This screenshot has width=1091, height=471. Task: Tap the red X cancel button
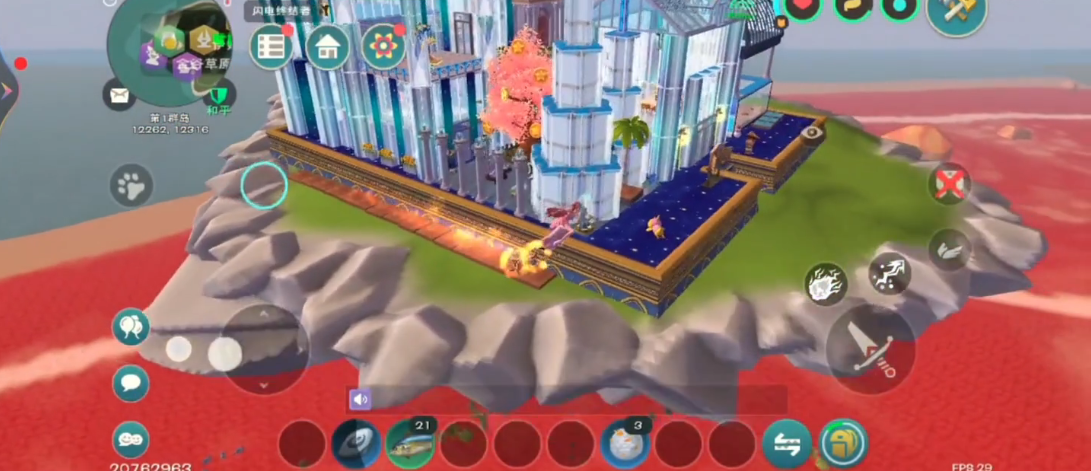[949, 184]
